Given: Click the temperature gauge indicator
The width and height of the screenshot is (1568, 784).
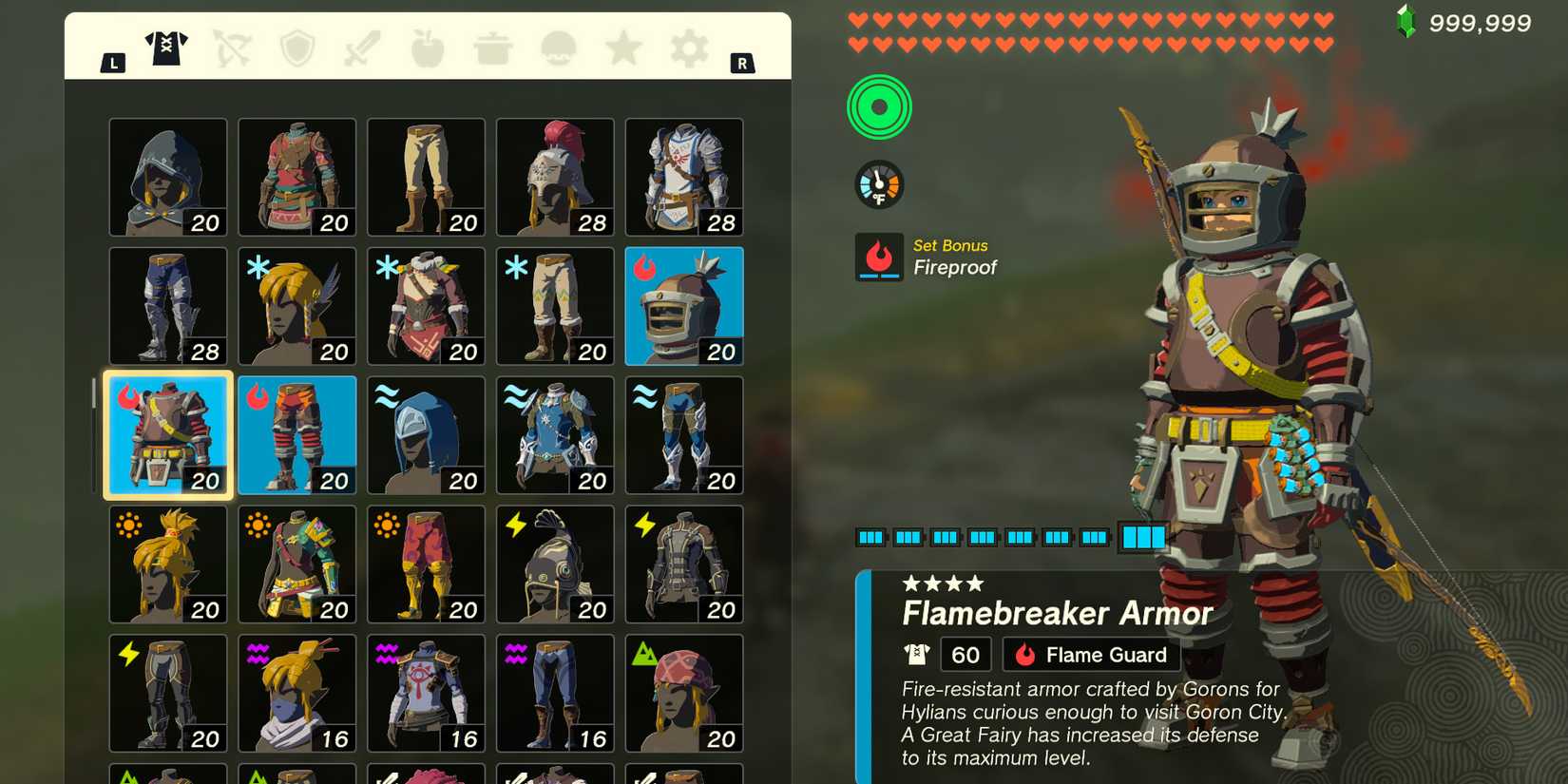Looking at the screenshot, I should (879, 183).
